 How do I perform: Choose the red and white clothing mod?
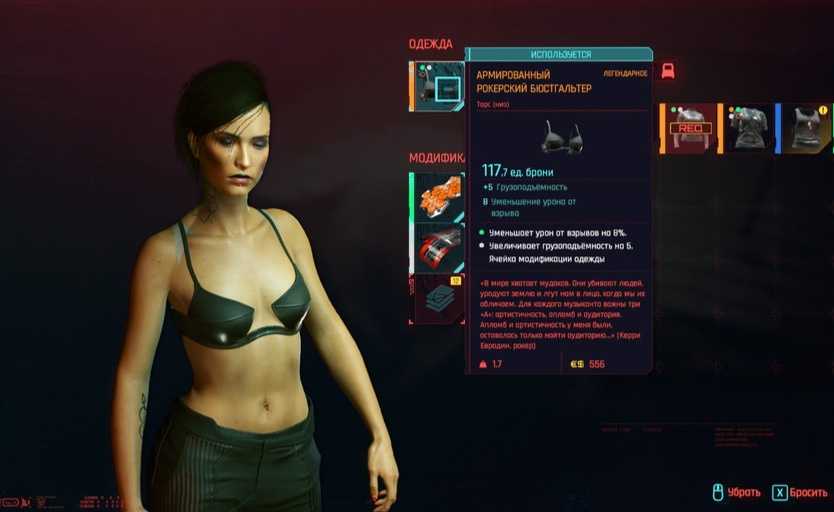pos(438,246)
